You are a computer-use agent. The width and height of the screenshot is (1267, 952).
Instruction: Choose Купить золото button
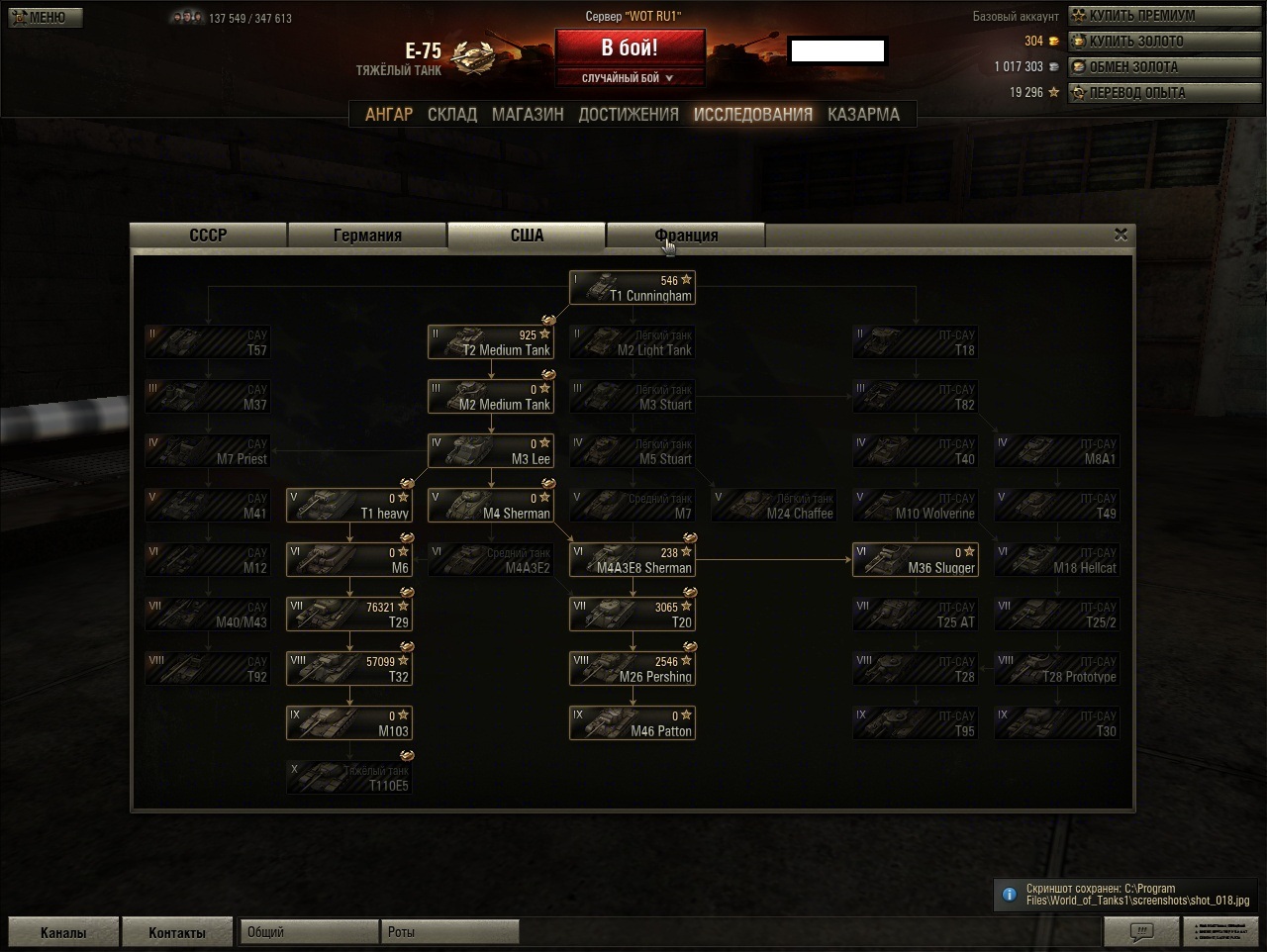(1134, 42)
